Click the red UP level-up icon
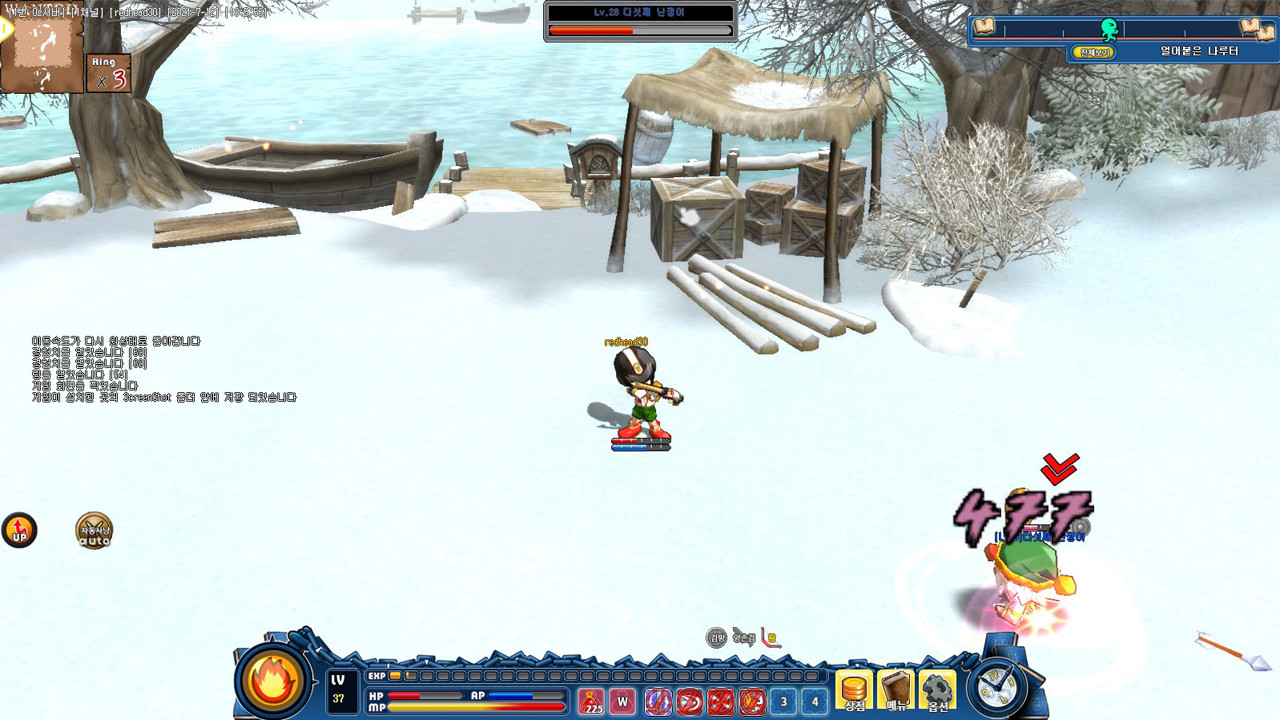Screen dimensions: 1280x720 point(19,530)
